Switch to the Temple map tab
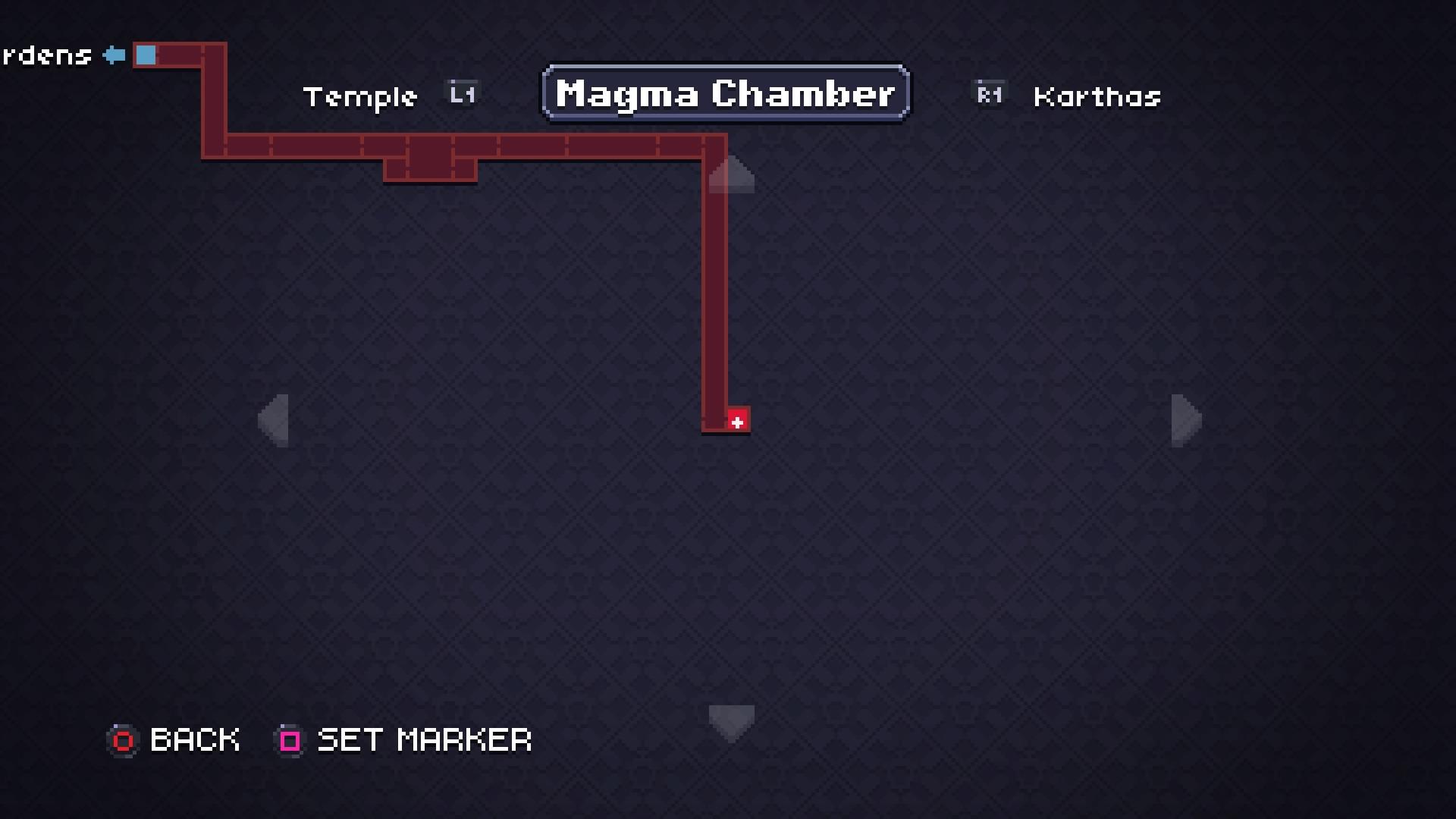 click(361, 97)
